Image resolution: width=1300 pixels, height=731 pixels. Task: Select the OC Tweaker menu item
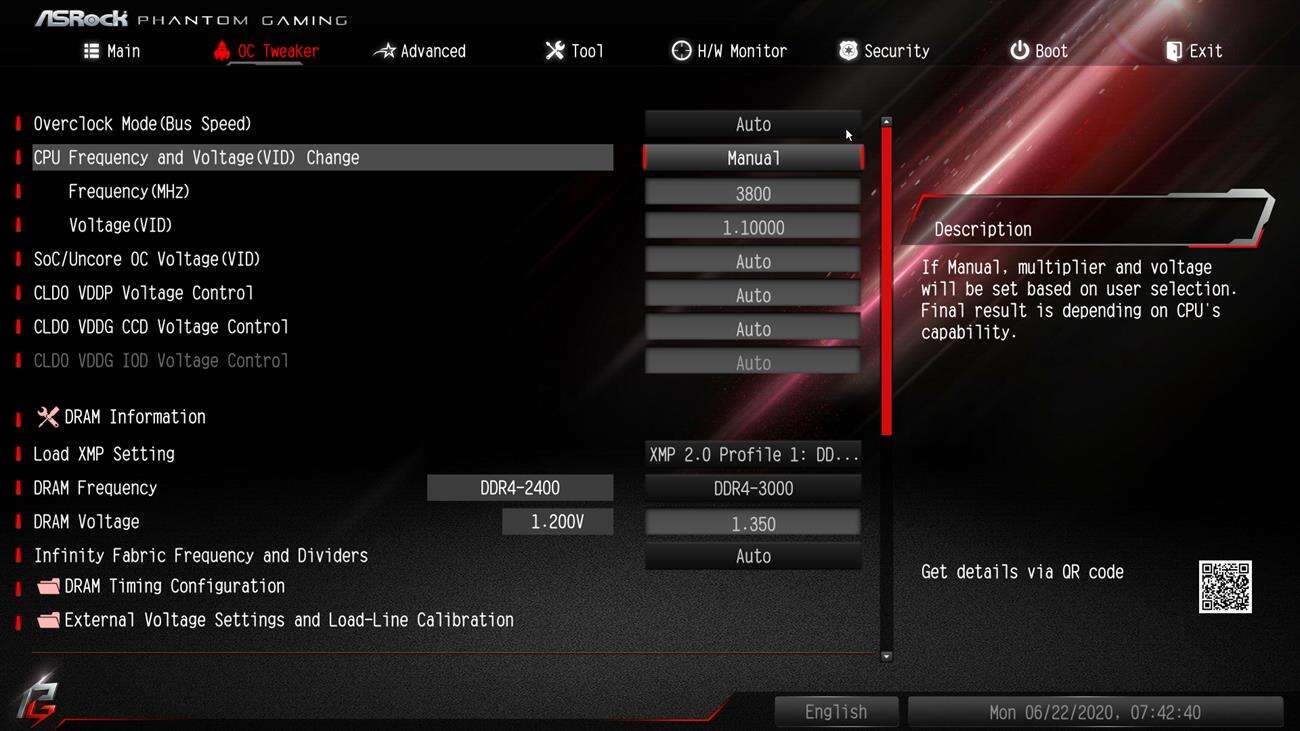click(277, 50)
